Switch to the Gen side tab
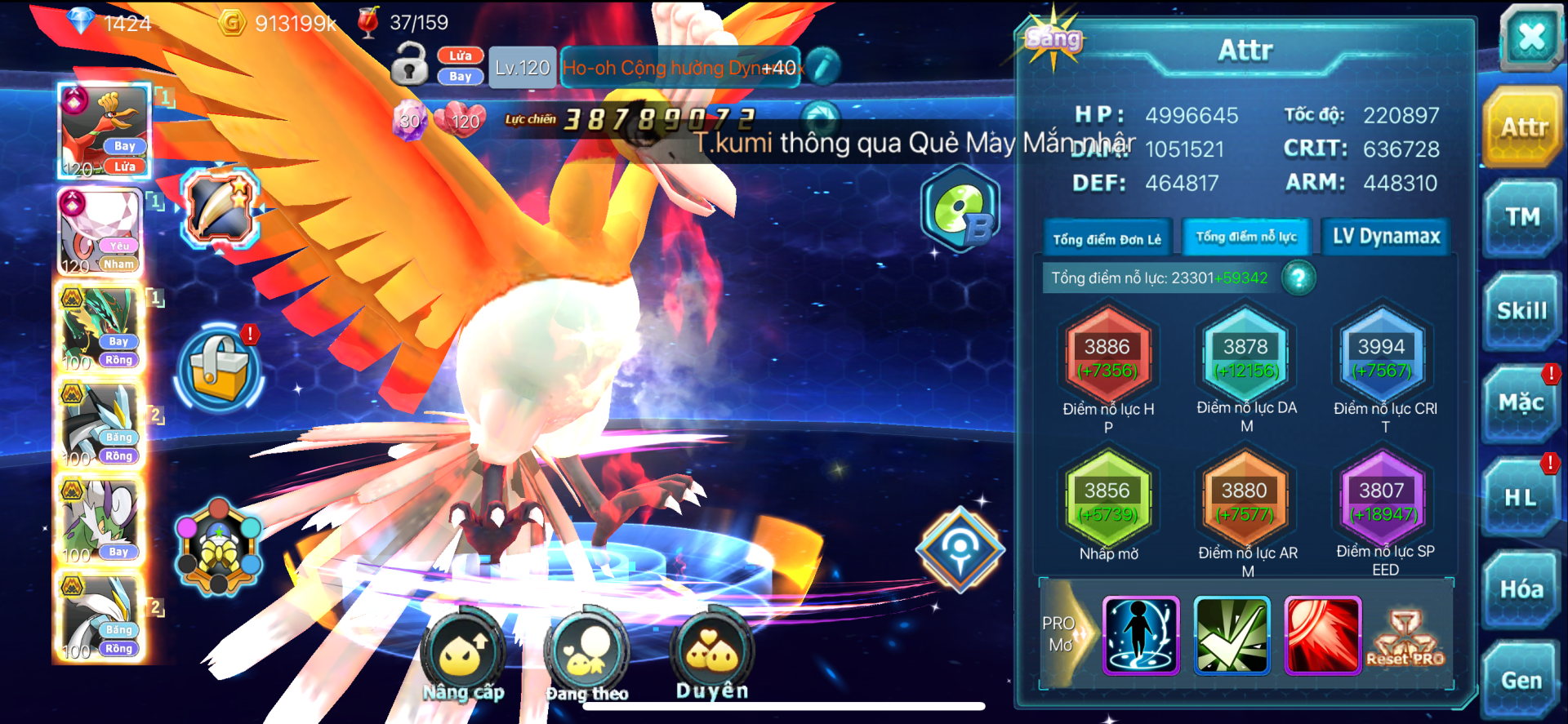The width and height of the screenshot is (1568, 724). [x=1521, y=680]
